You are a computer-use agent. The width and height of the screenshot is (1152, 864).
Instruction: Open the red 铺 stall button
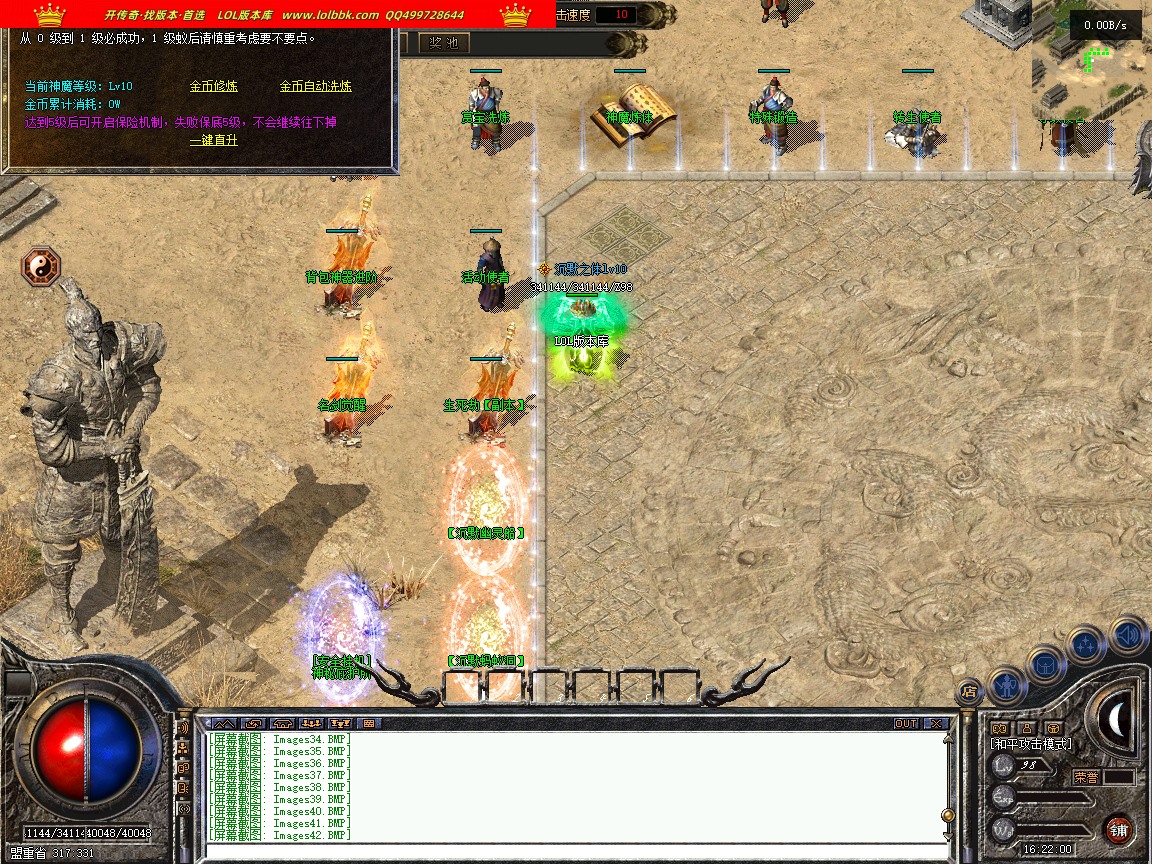(1118, 829)
